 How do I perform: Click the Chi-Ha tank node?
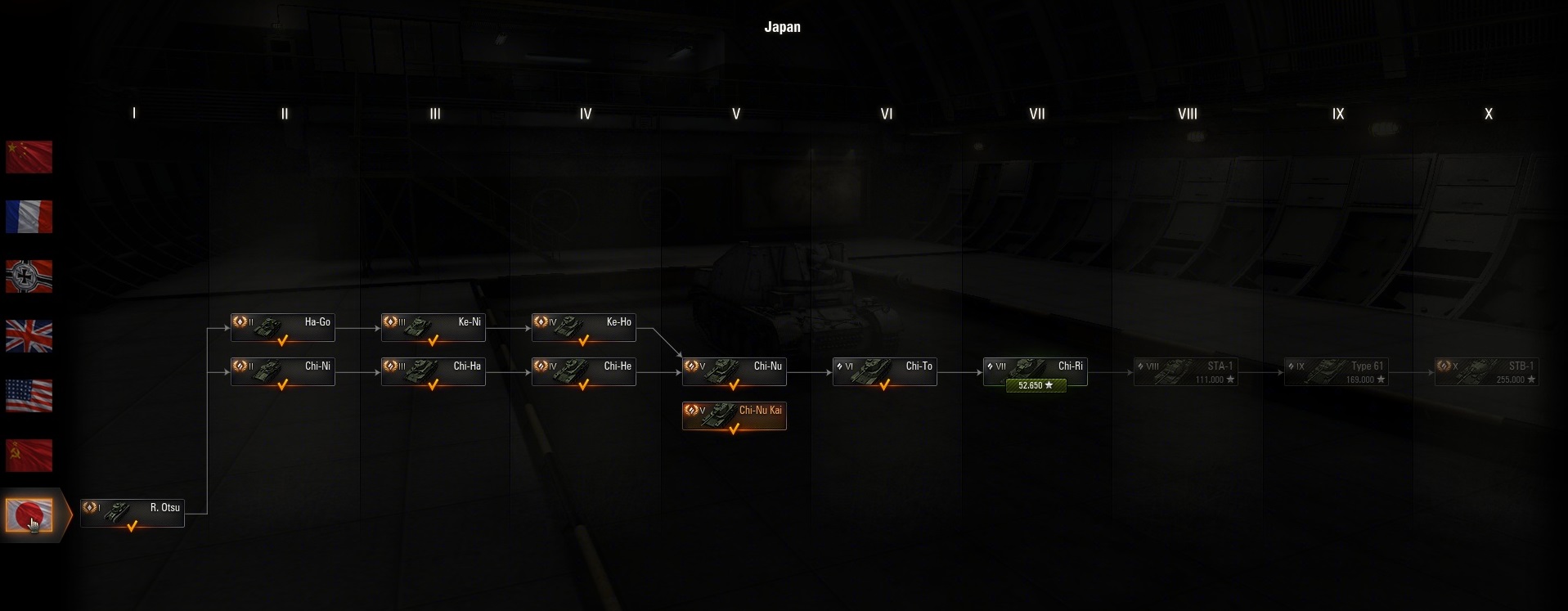tap(434, 371)
